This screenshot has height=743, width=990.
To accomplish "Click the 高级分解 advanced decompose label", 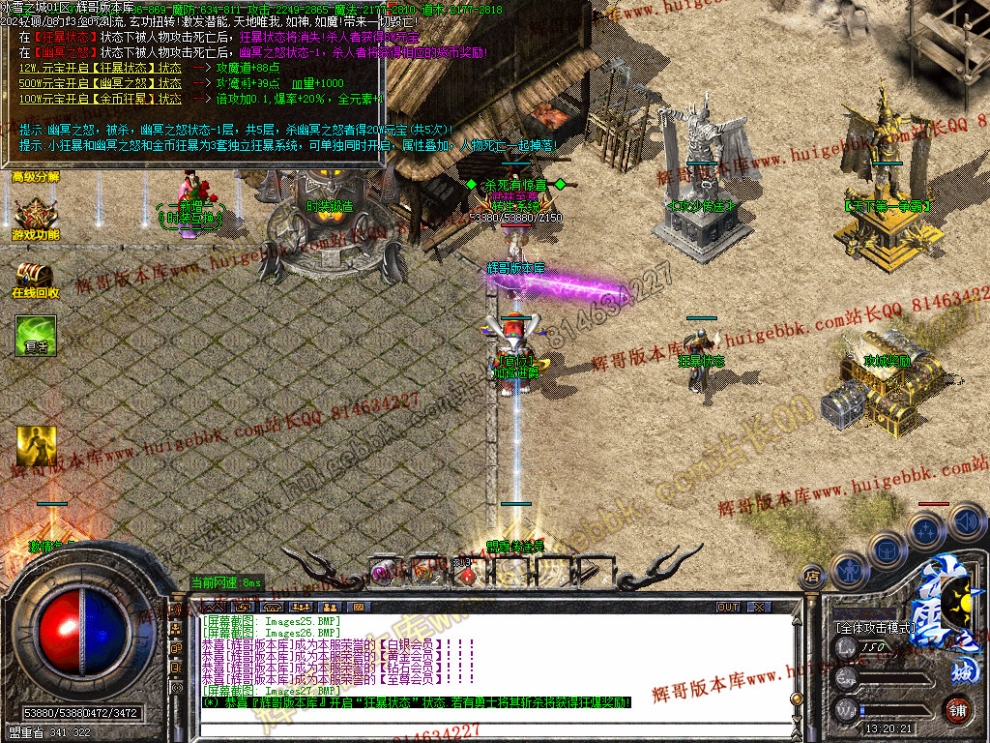I will pyautogui.click(x=35, y=177).
